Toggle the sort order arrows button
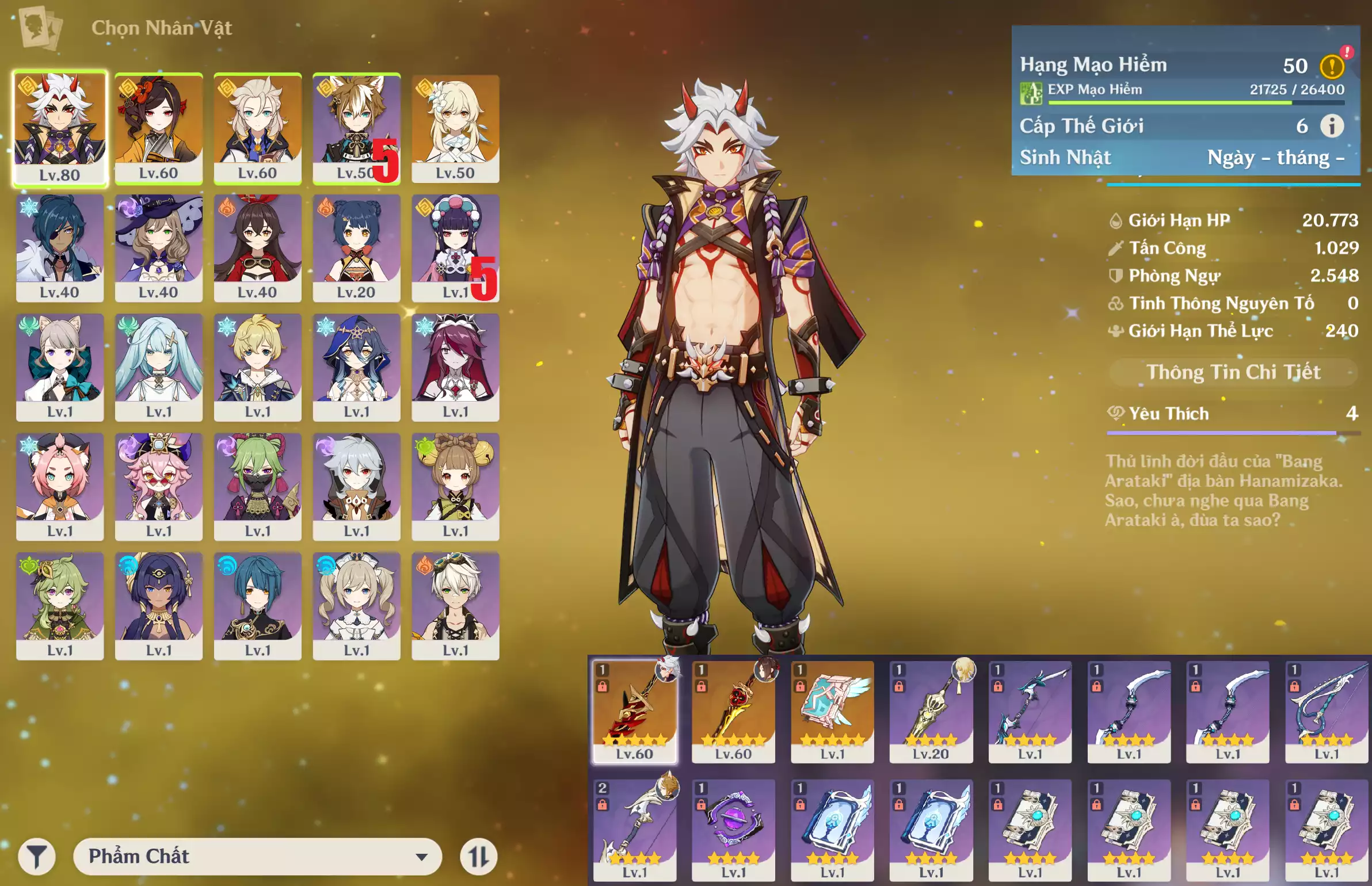Image resolution: width=1372 pixels, height=886 pixels. [478, 857]
